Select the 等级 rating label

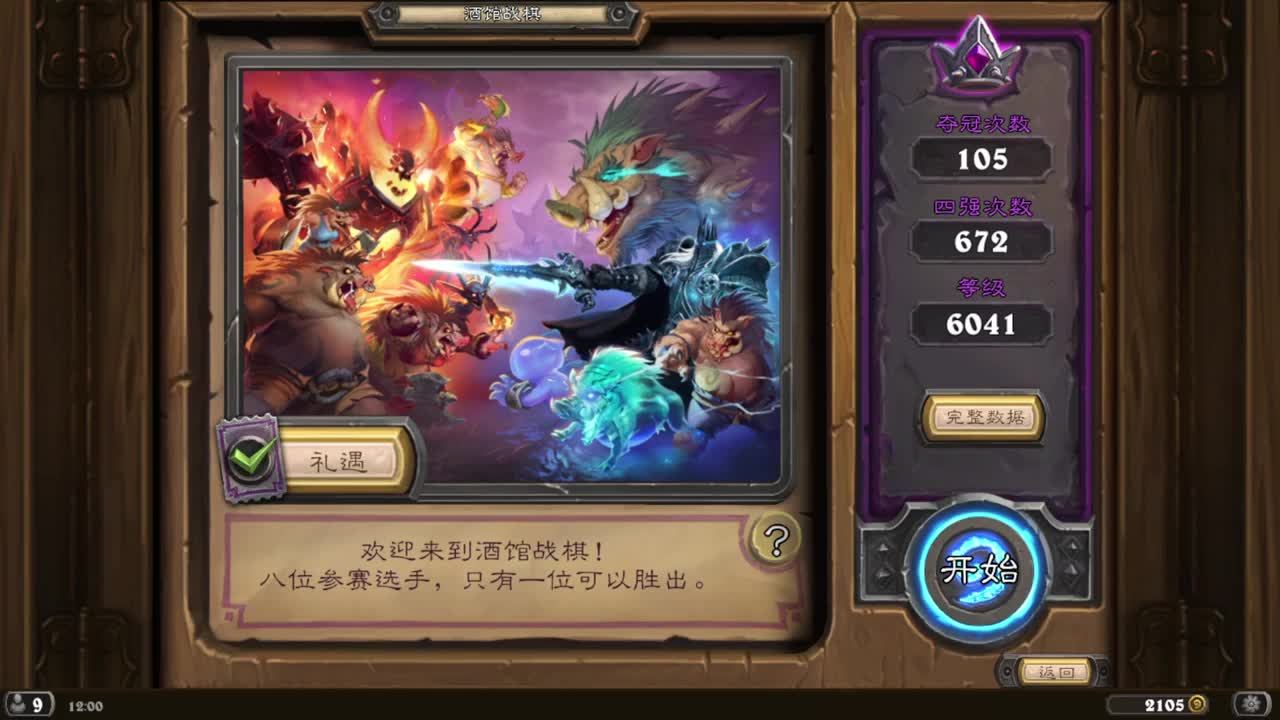tap(983, 288)
